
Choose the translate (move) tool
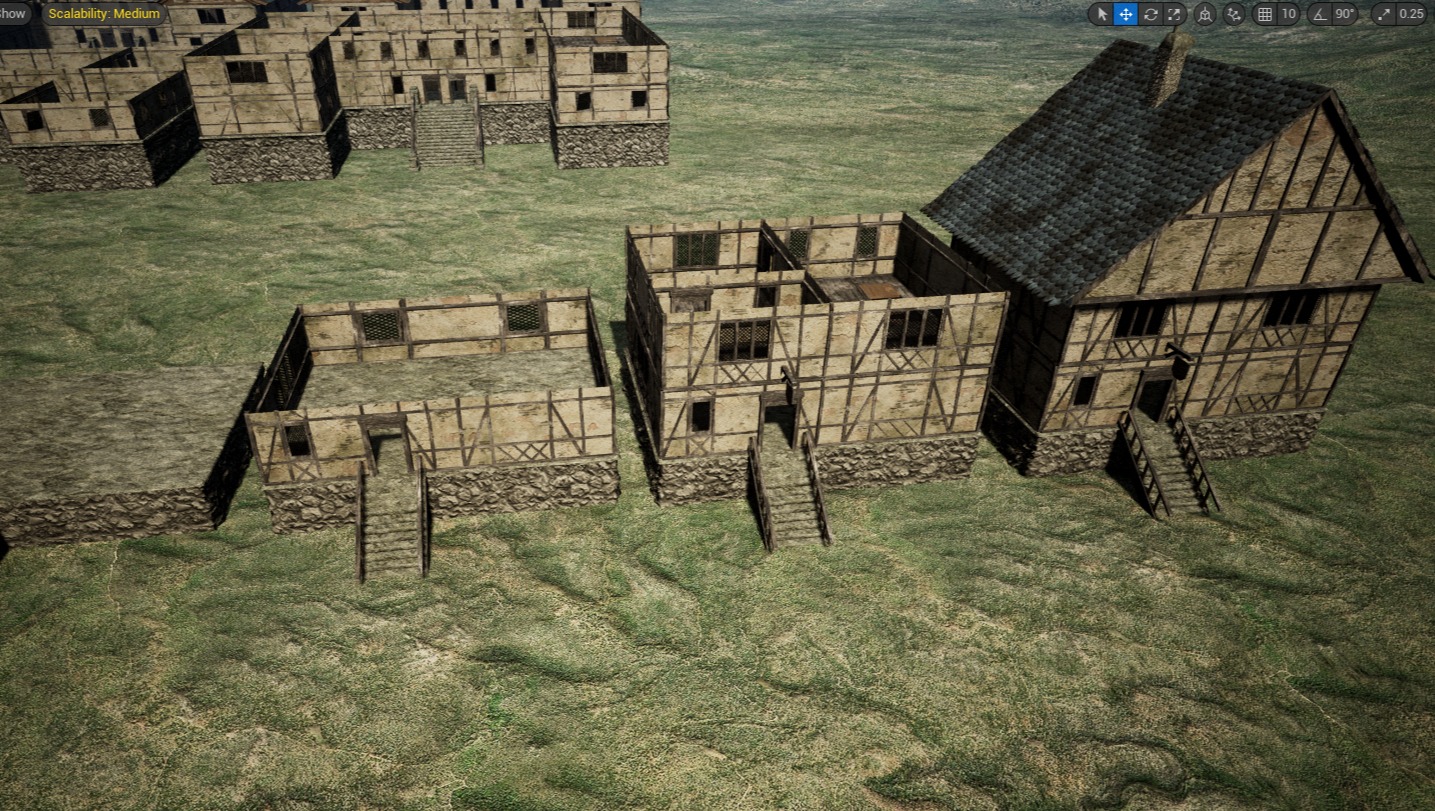(x=1126, y=14)
